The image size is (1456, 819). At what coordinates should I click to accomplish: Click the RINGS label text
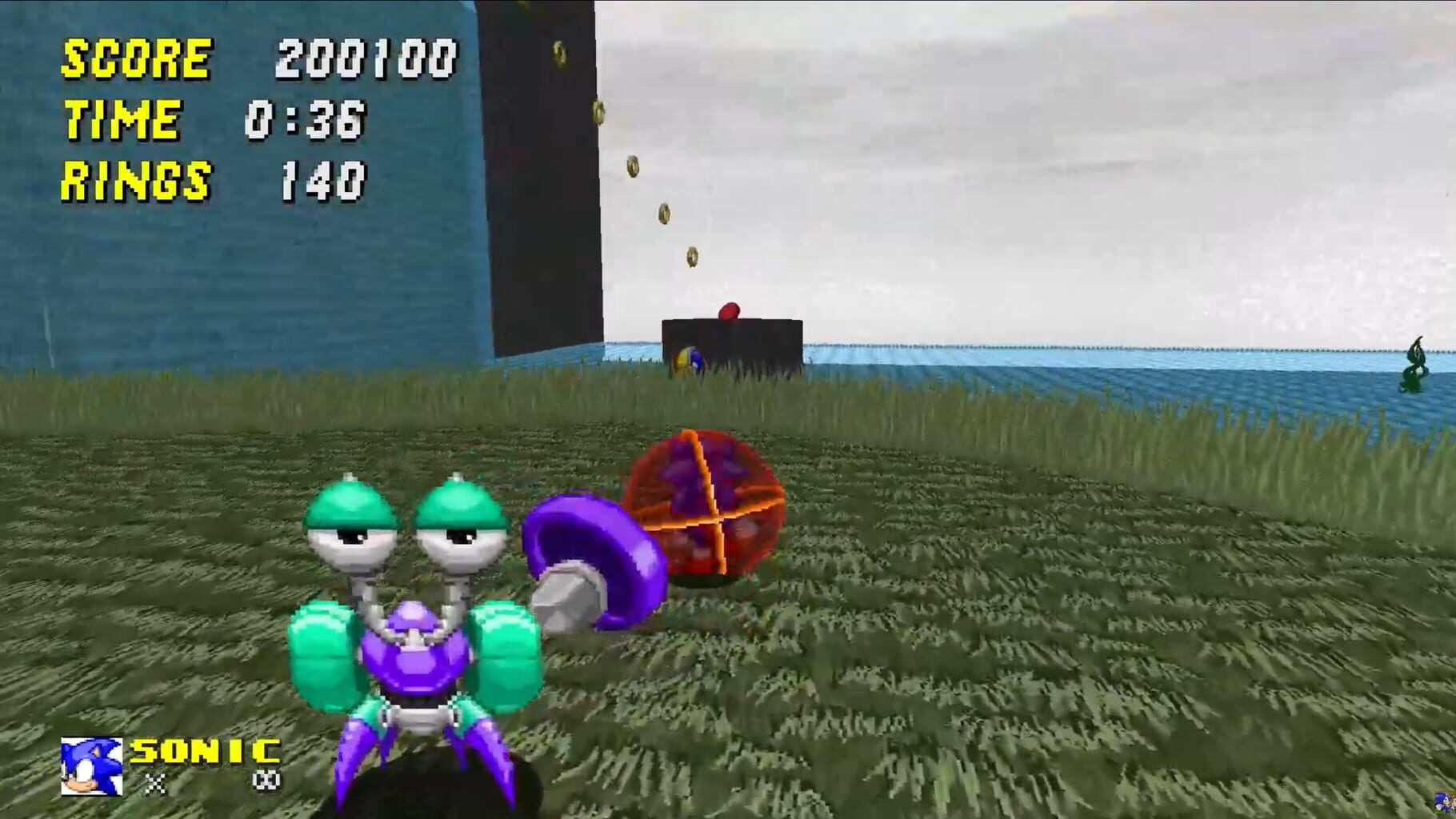(138, 180)
